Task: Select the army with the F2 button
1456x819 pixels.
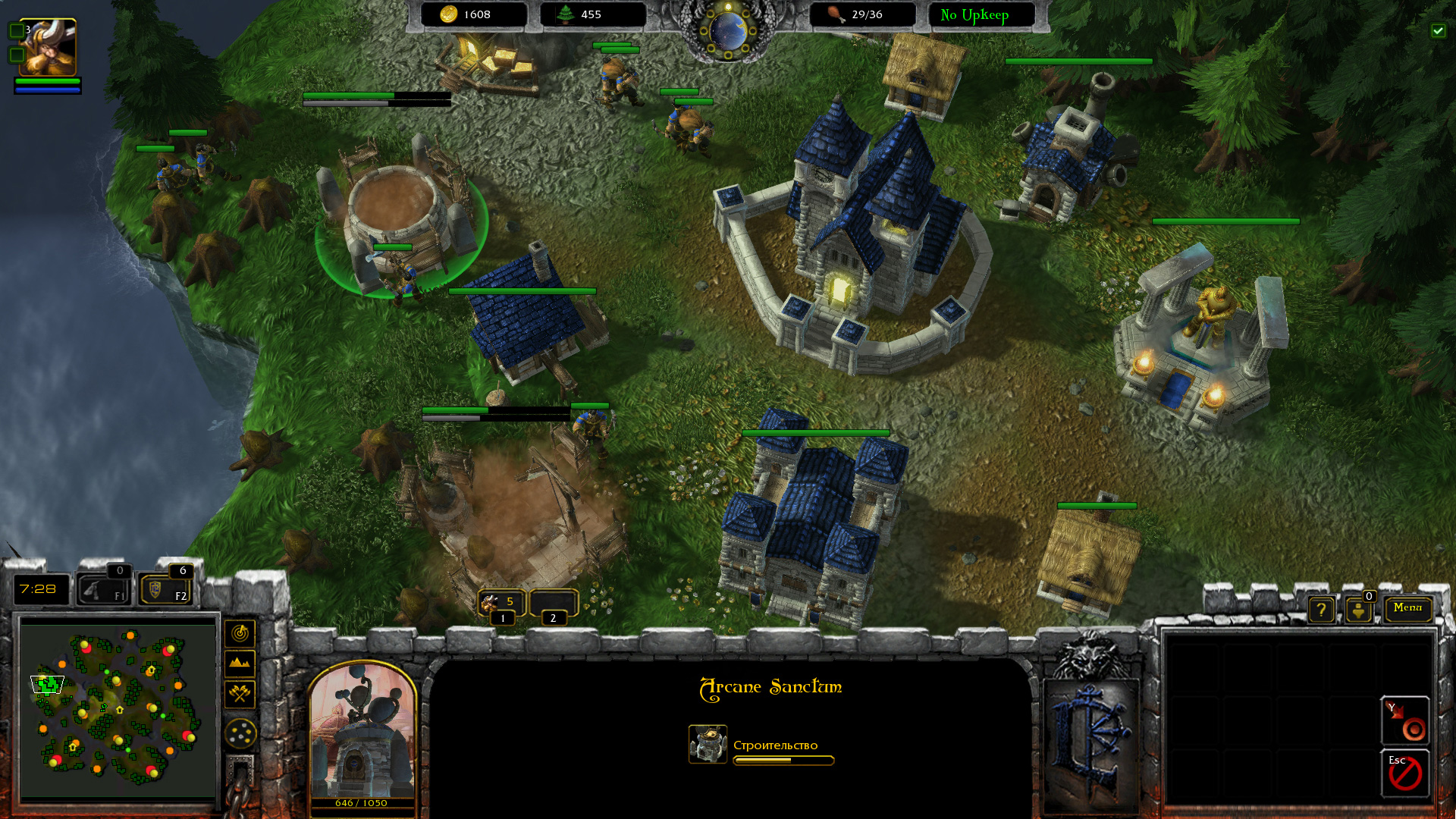Action: coord(165,589)
